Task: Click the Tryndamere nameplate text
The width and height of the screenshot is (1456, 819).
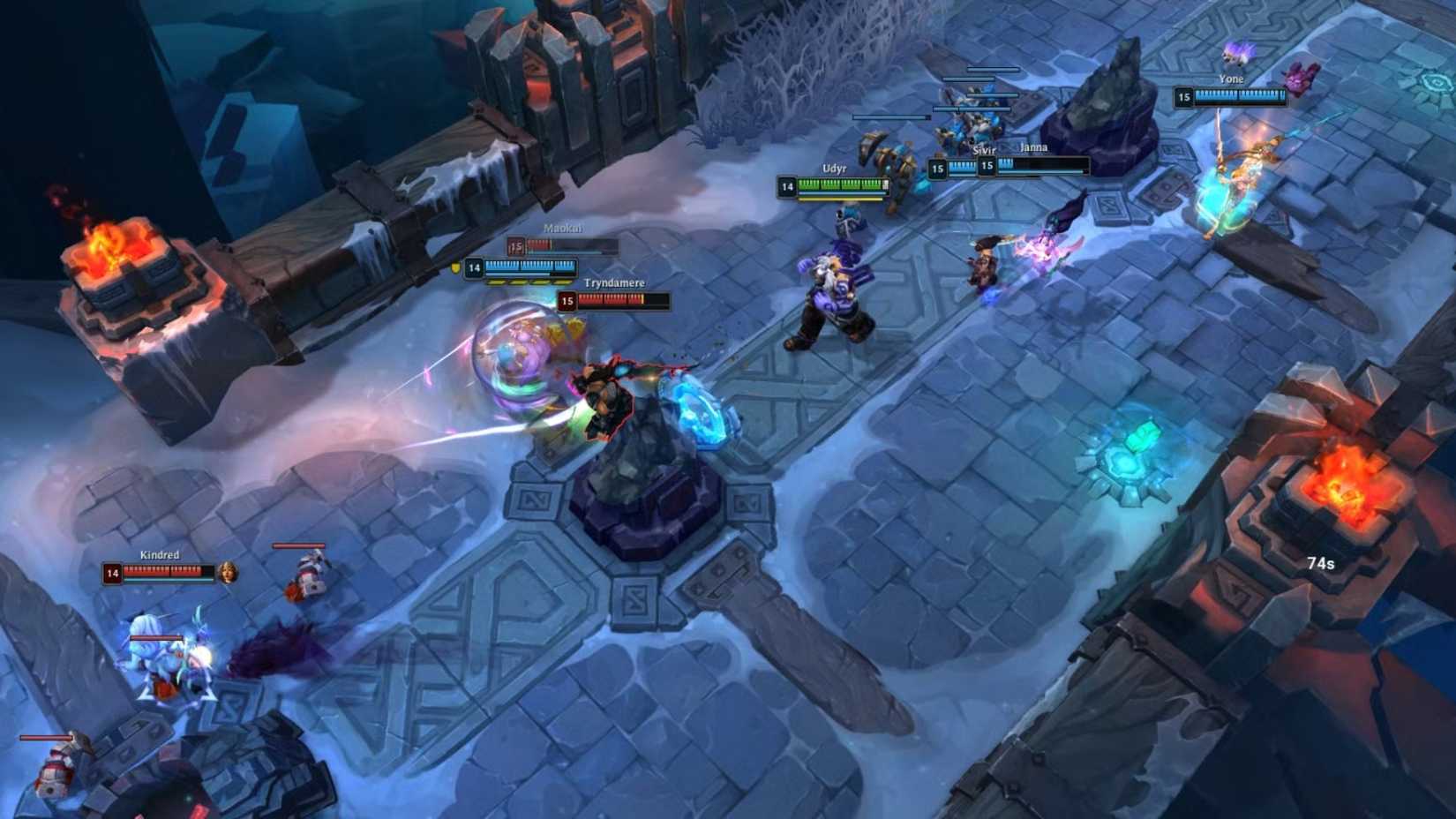Action: (615, 282)
